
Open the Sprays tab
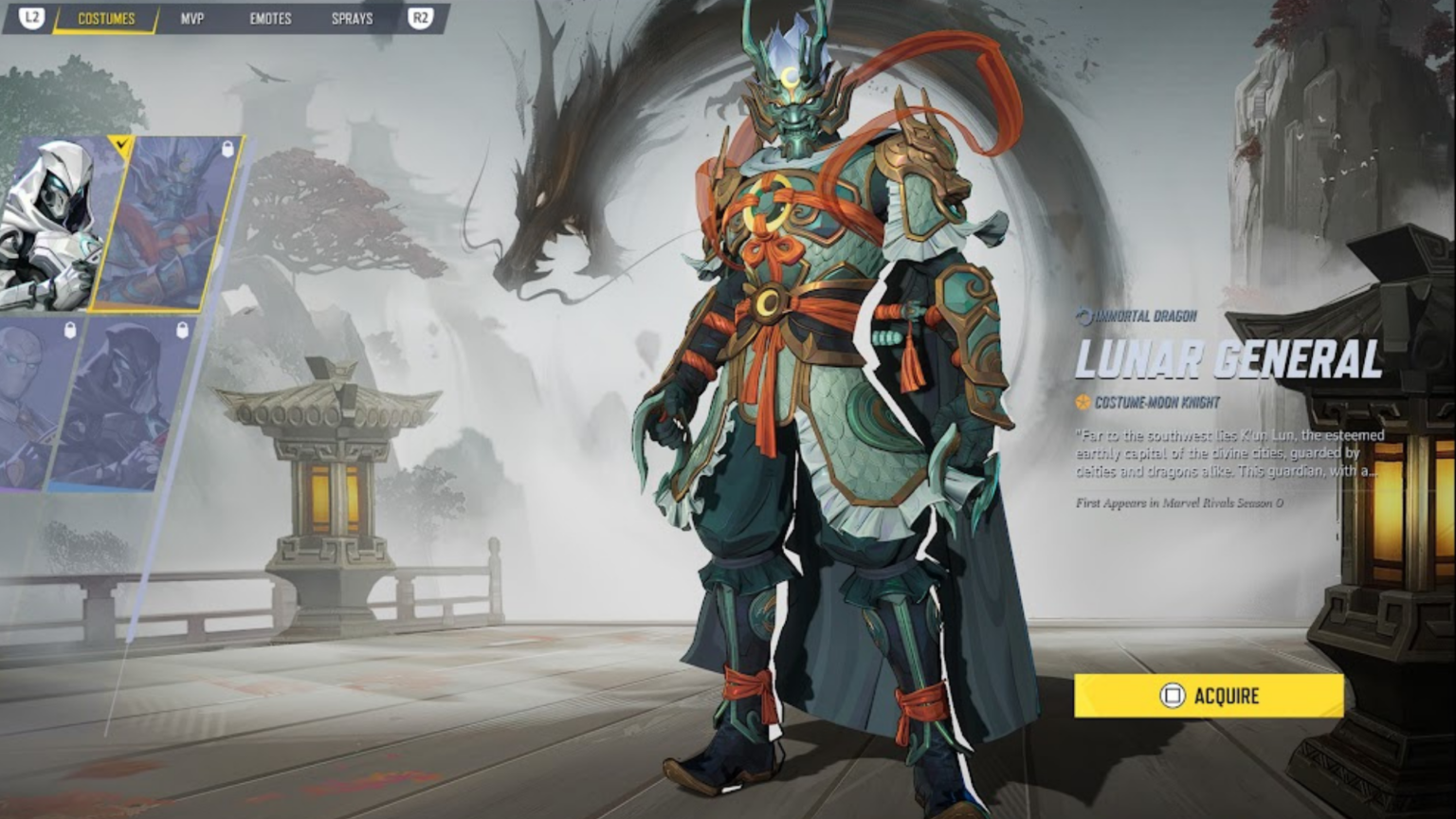click(x=352, y=19)
